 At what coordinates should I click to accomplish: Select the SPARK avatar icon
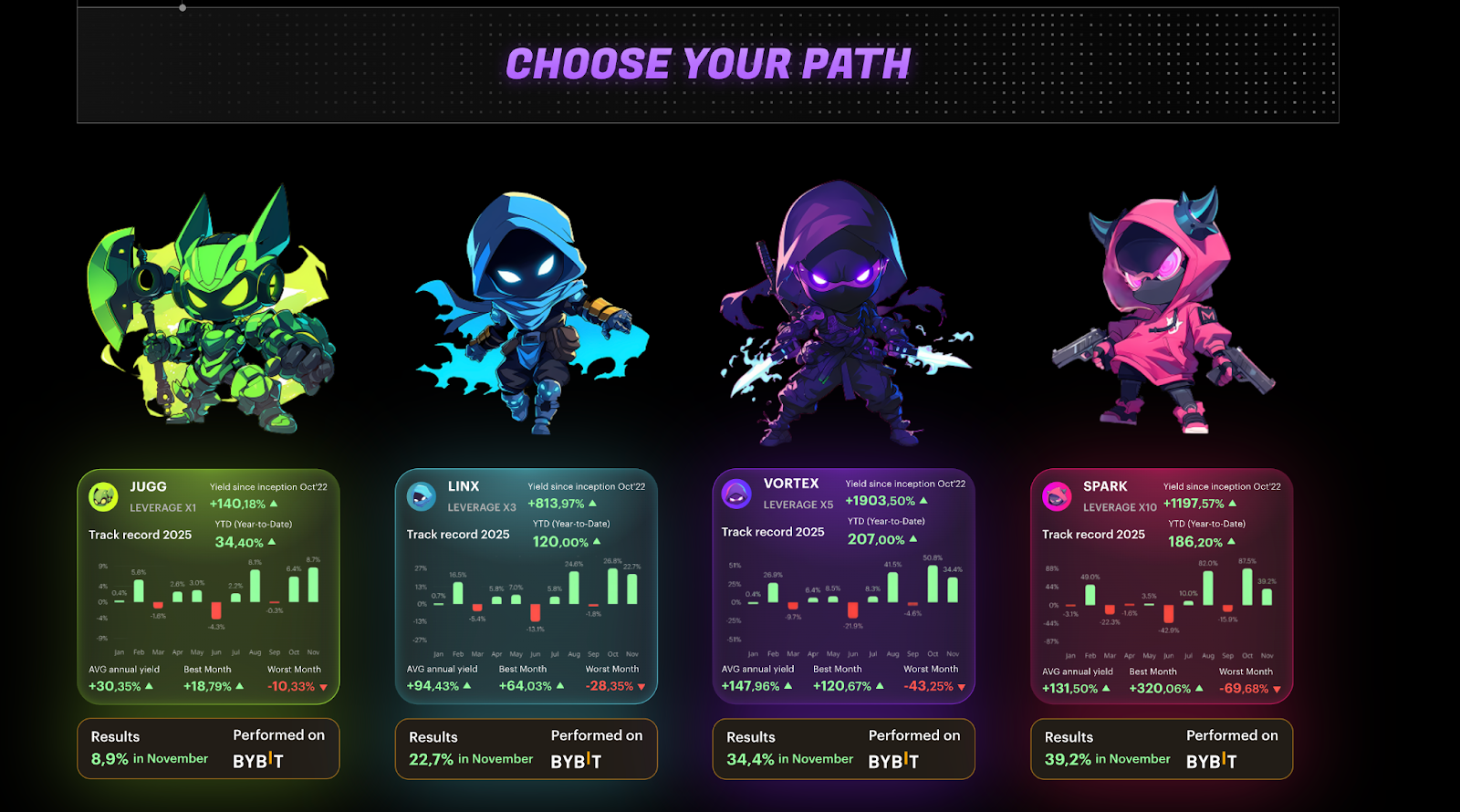[x=1056, y=494]
